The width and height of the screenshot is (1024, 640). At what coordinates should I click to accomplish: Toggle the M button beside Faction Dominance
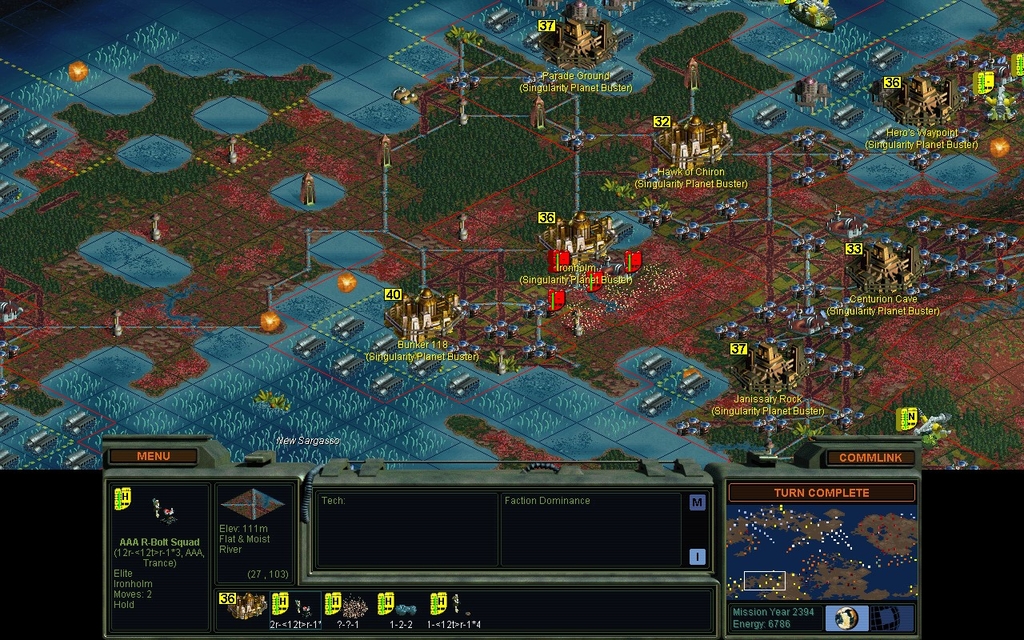[697, 502]
